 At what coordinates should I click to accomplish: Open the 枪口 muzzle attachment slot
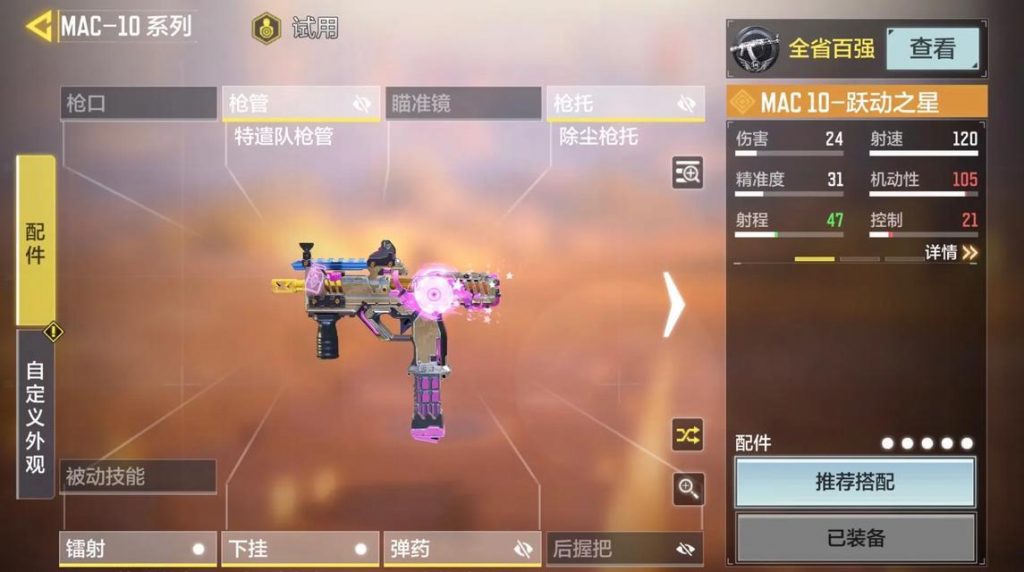click(138, 103)
